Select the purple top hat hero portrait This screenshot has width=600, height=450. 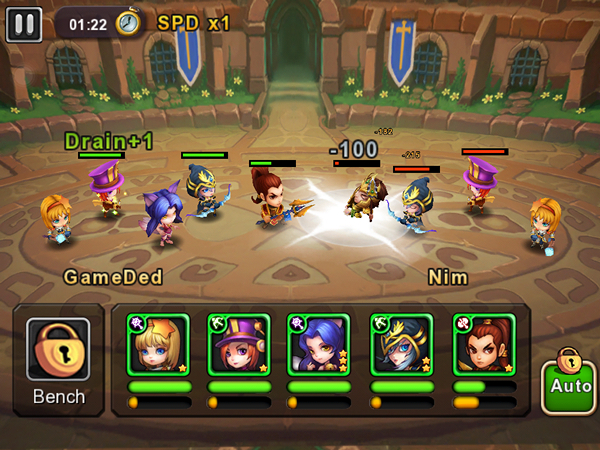(x=239, y=344)
